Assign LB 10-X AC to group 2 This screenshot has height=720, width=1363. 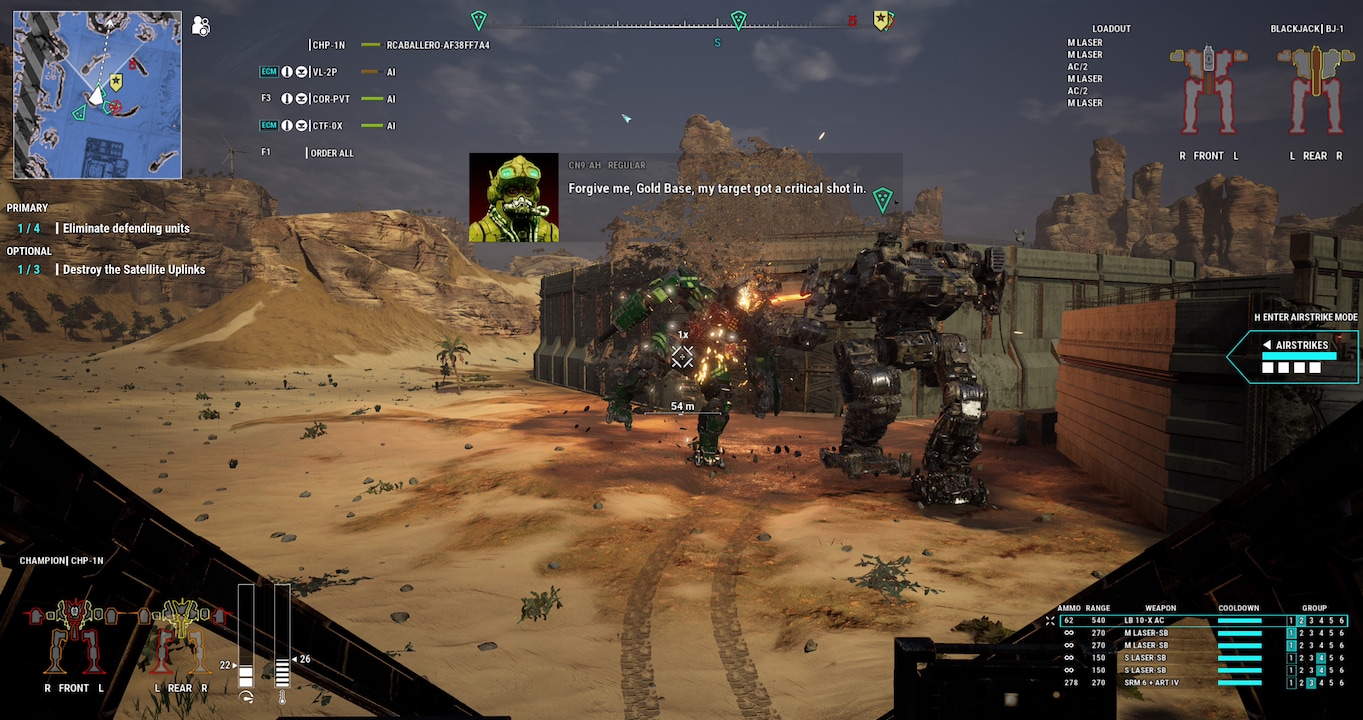click(x=1301, y=620)
